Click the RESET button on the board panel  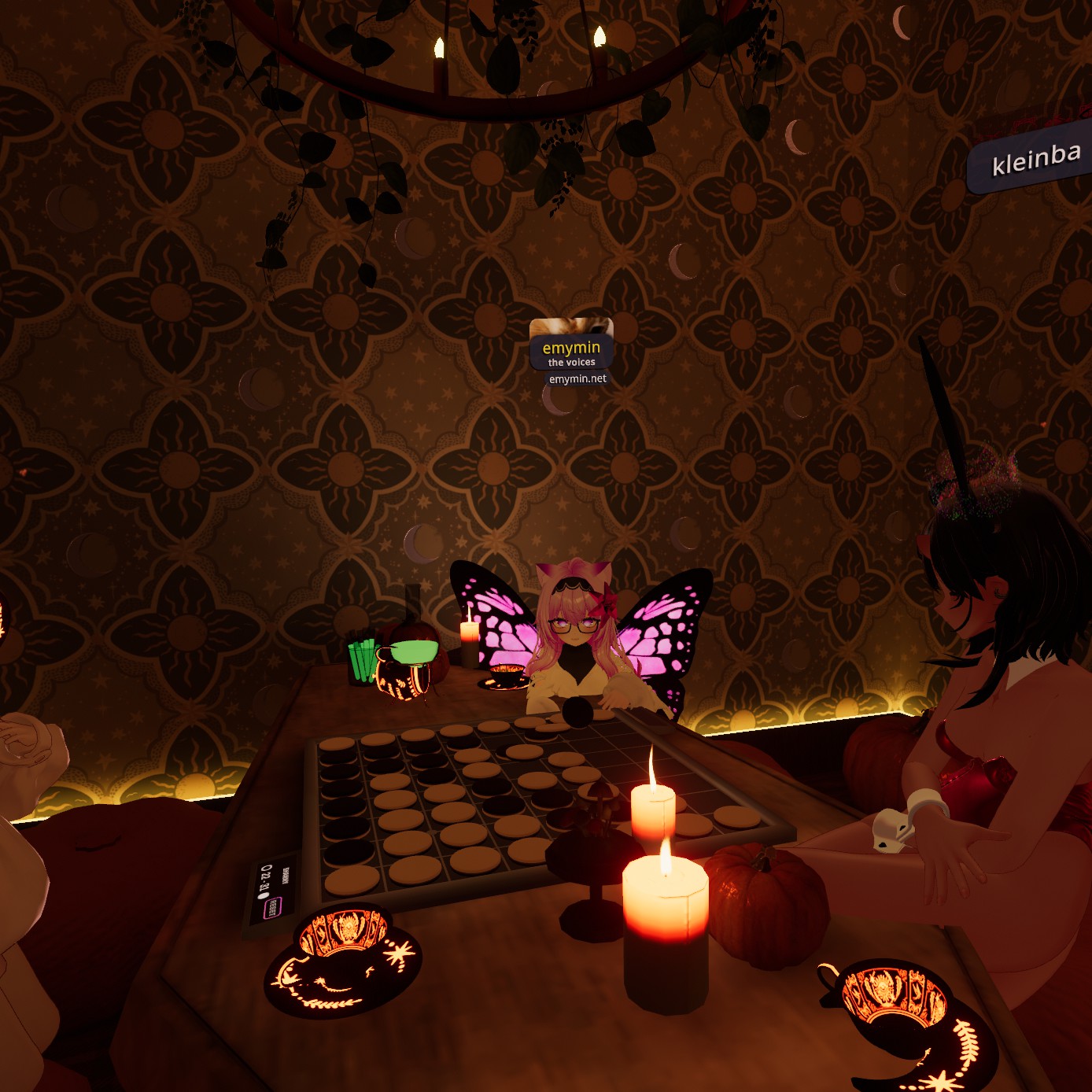click(272, 907)
